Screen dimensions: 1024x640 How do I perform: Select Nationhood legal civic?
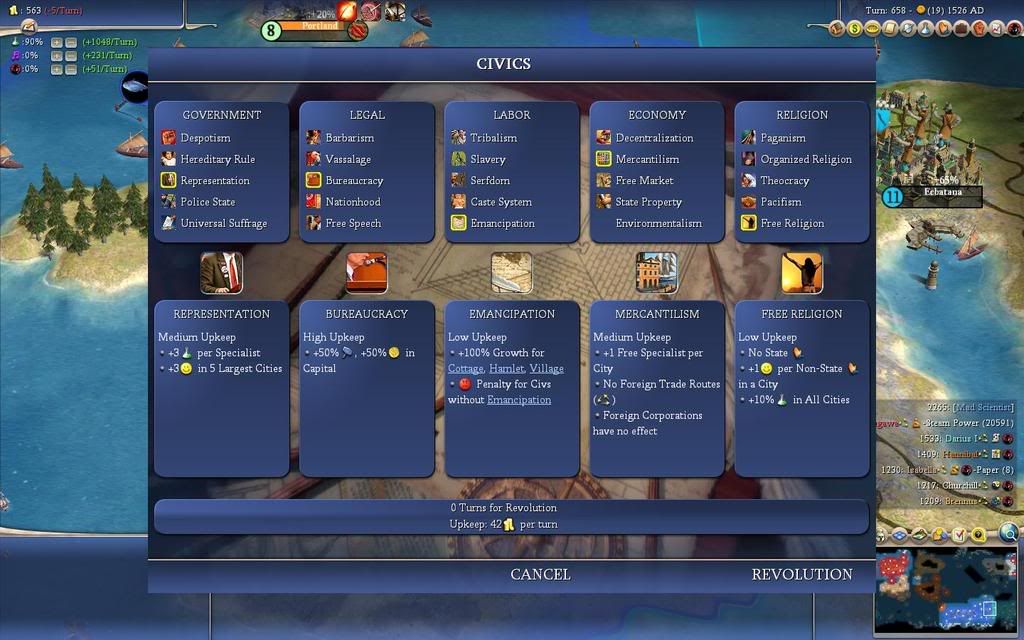[x=353, y=202]
